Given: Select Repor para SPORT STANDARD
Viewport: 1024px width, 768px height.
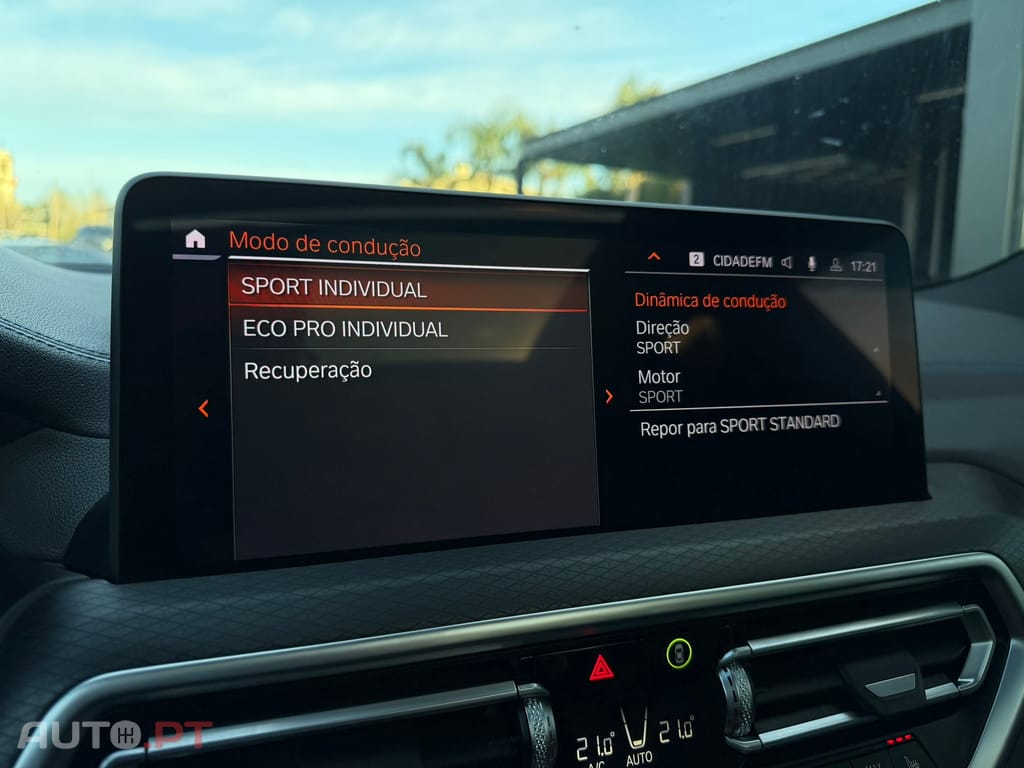Looking at the screenshot, I should [x=740, y=424].
